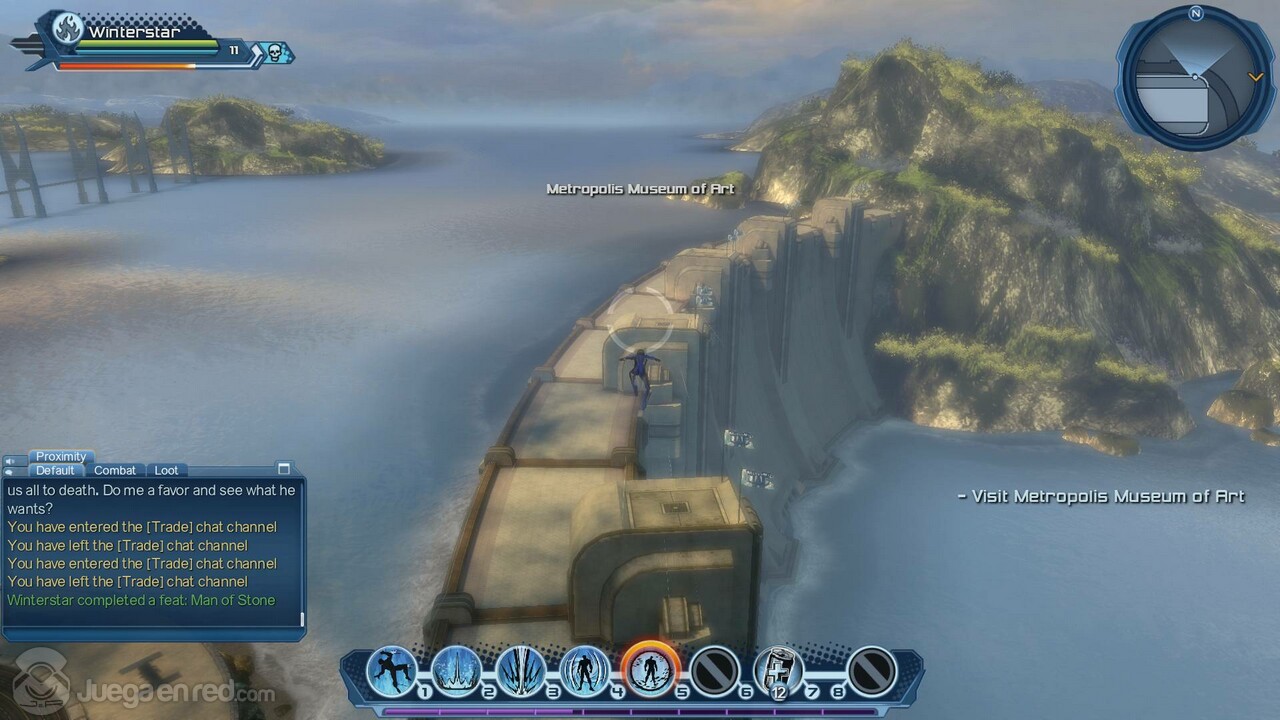Choose the Proximity chat channel tab

point(61,456)
